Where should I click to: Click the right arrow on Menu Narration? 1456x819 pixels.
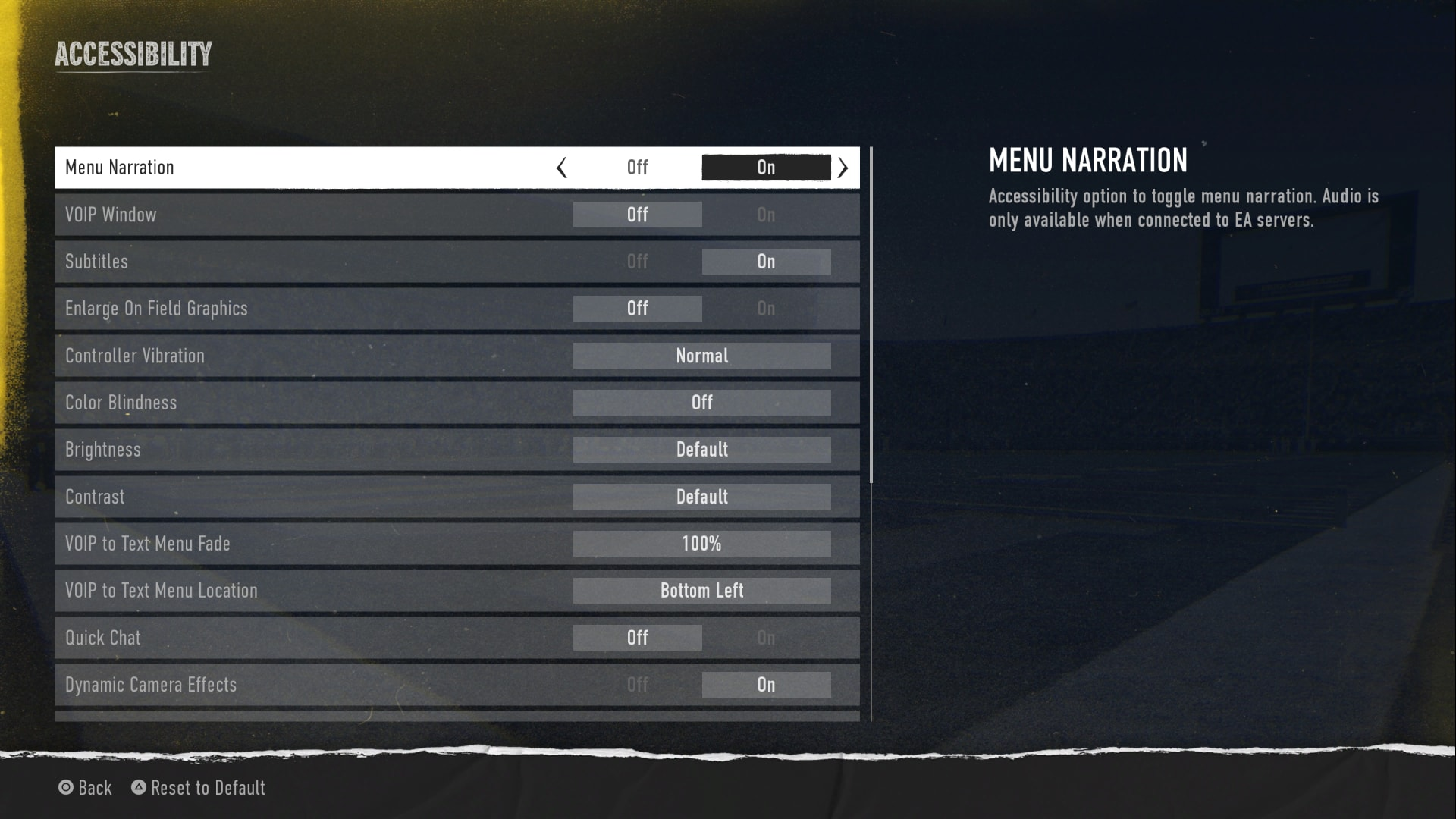(x=843, y=168)
